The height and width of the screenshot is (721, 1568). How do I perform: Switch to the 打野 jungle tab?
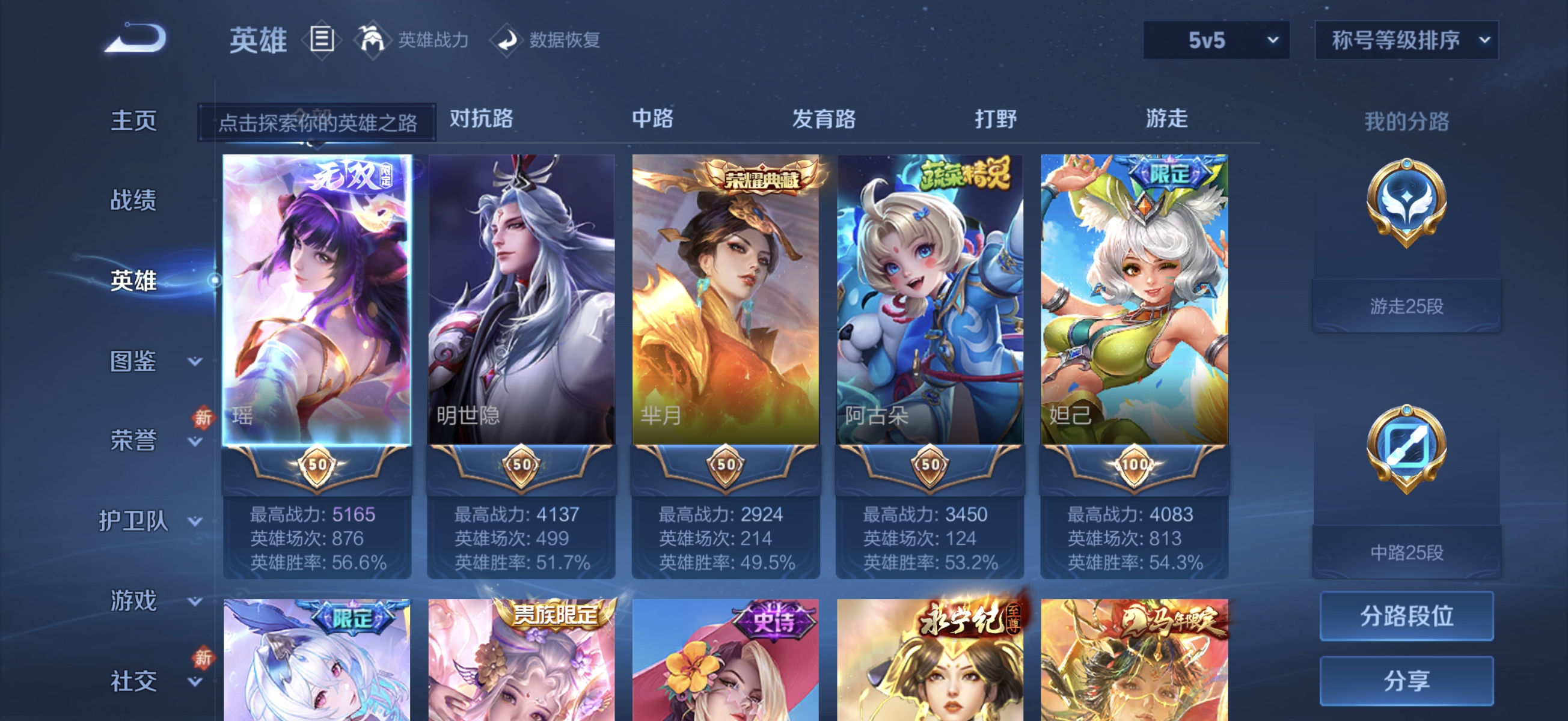(996, 120)
